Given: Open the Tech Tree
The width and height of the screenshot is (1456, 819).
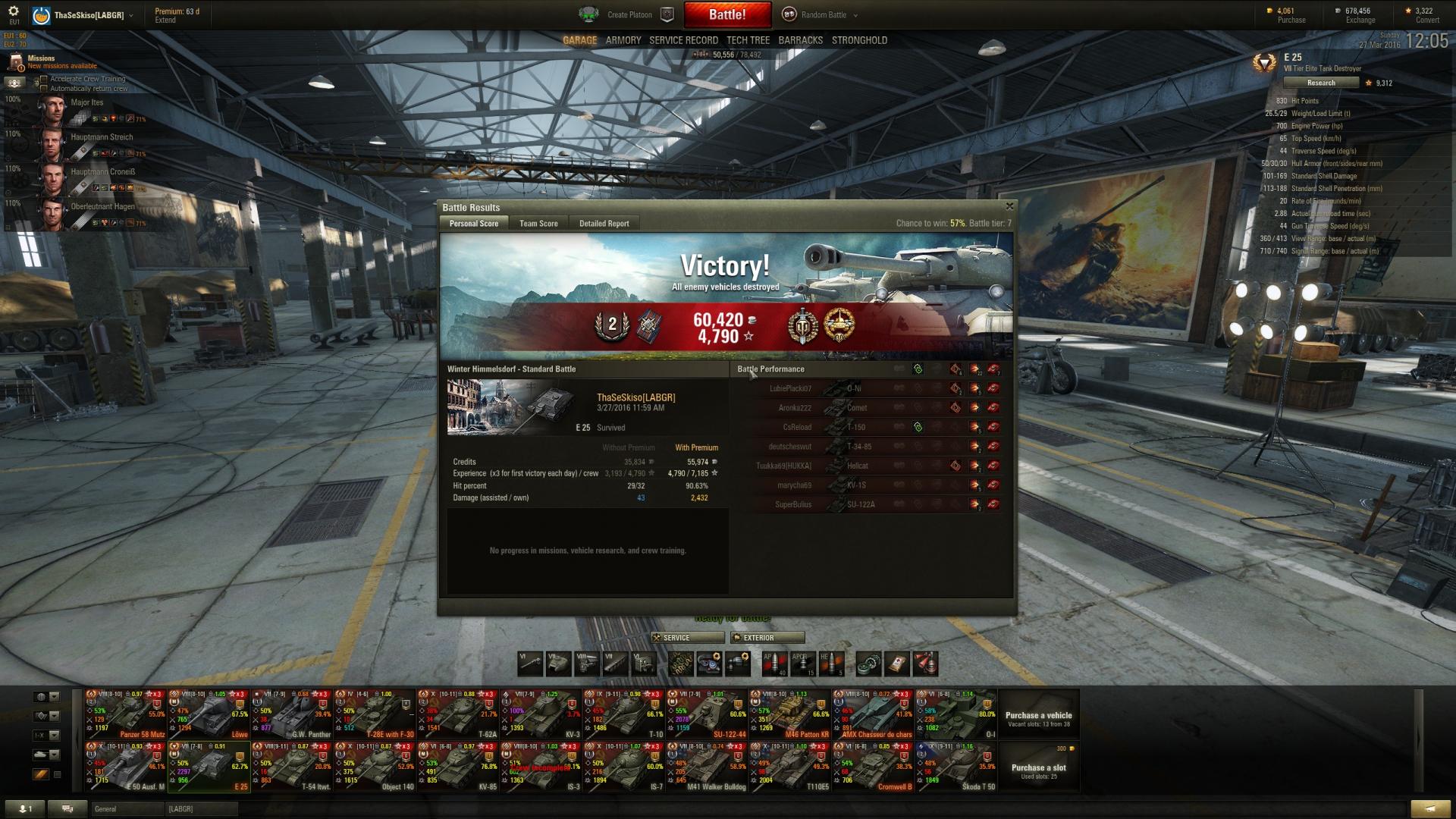Looking at the screenshot, I should [x=748, y=40].
